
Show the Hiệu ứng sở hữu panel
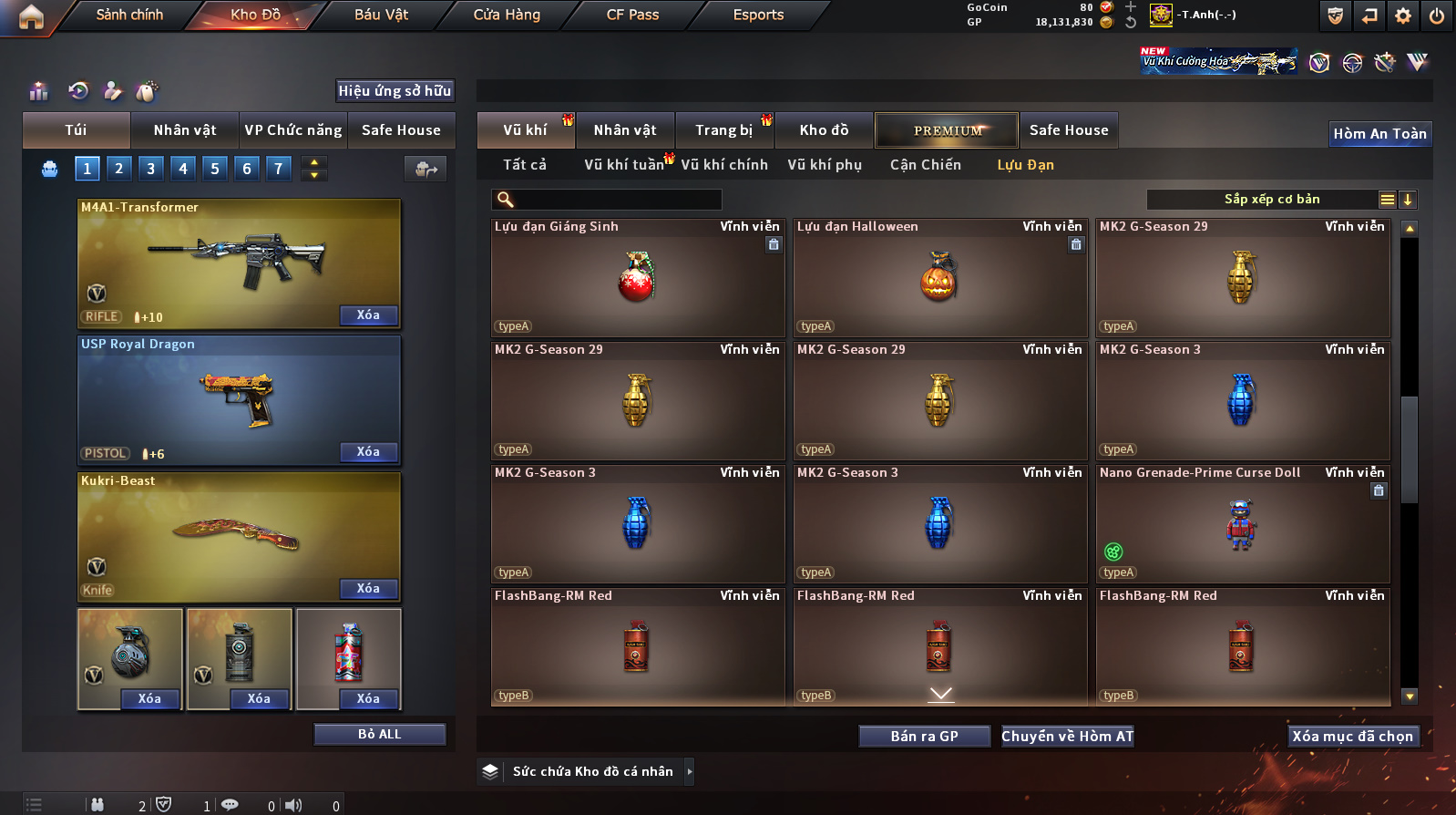pos(395,90)
